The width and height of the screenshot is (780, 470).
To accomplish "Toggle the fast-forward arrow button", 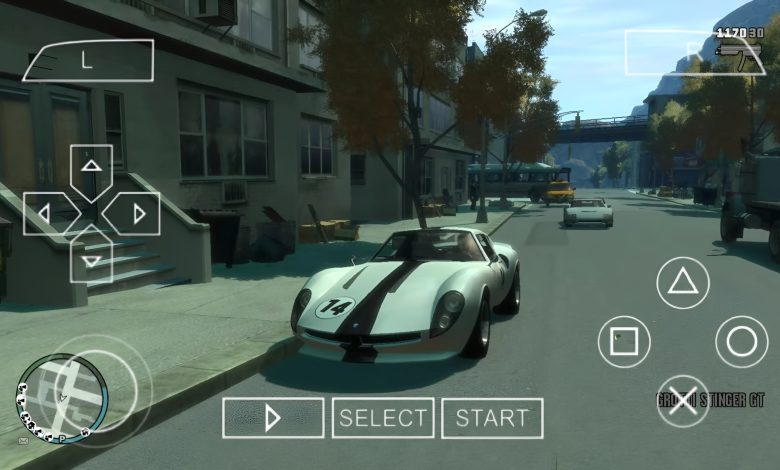I will click(273, 418).
